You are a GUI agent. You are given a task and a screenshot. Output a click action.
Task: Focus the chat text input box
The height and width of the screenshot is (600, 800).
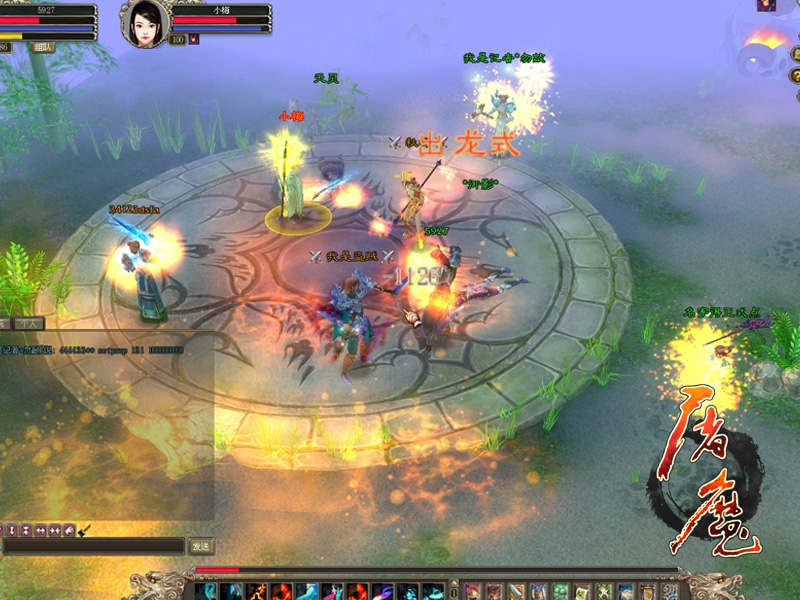tap(93, 545)
